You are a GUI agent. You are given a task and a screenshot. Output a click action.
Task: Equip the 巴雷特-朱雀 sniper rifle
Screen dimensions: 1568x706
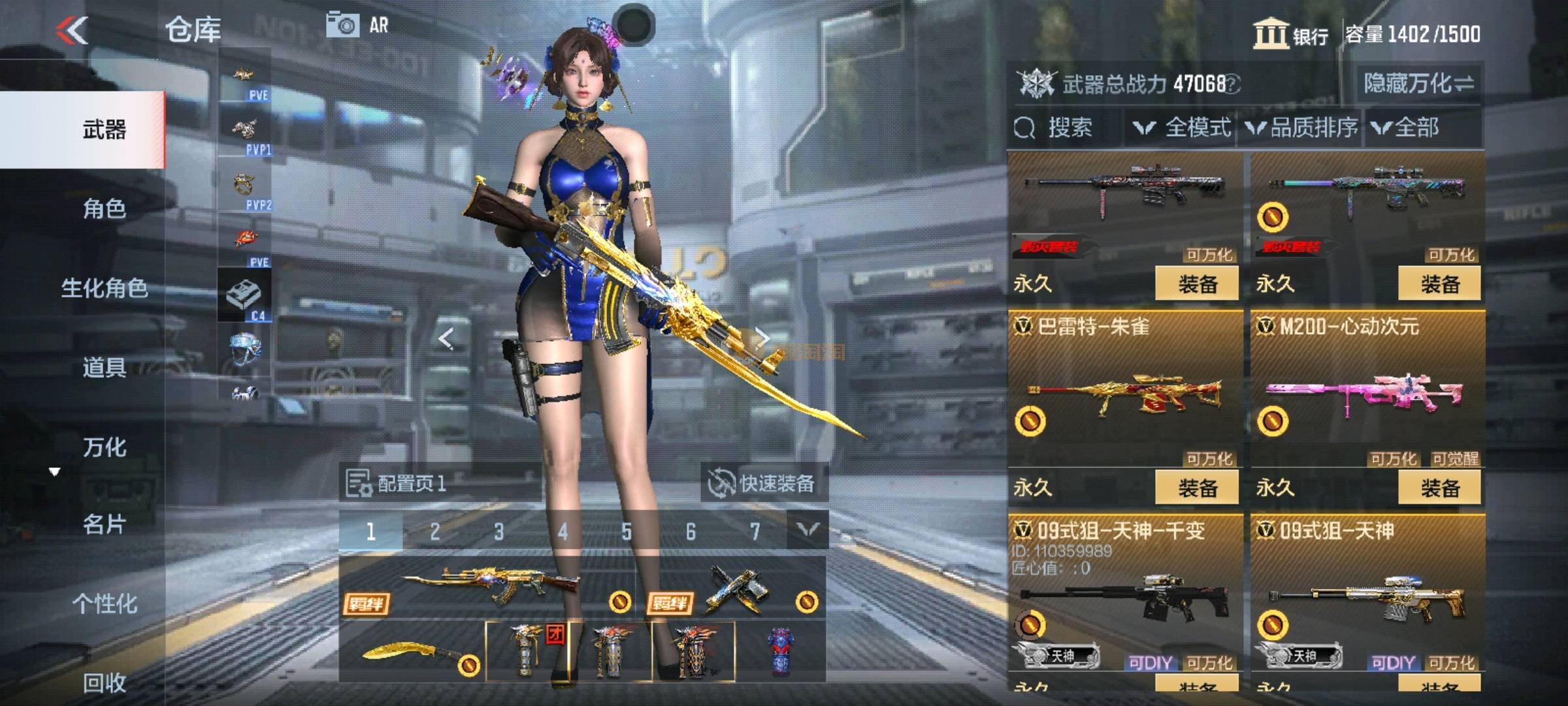point(1197,488)
